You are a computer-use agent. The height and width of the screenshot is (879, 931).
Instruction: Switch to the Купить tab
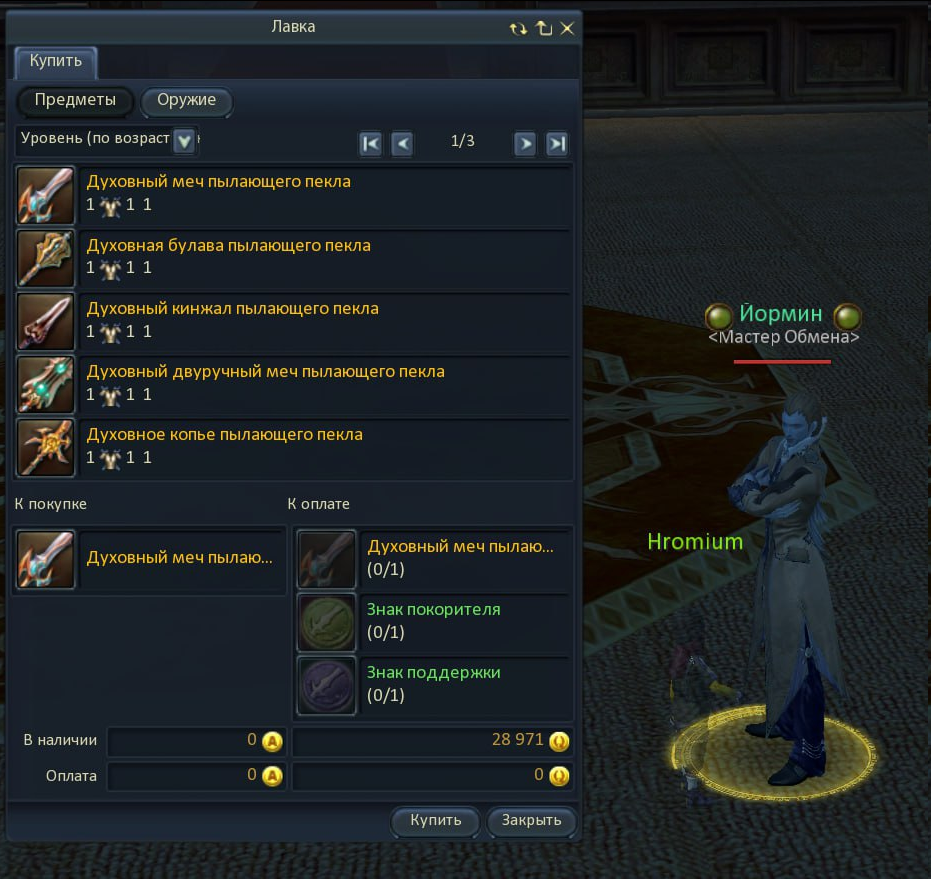pos(55,62)
